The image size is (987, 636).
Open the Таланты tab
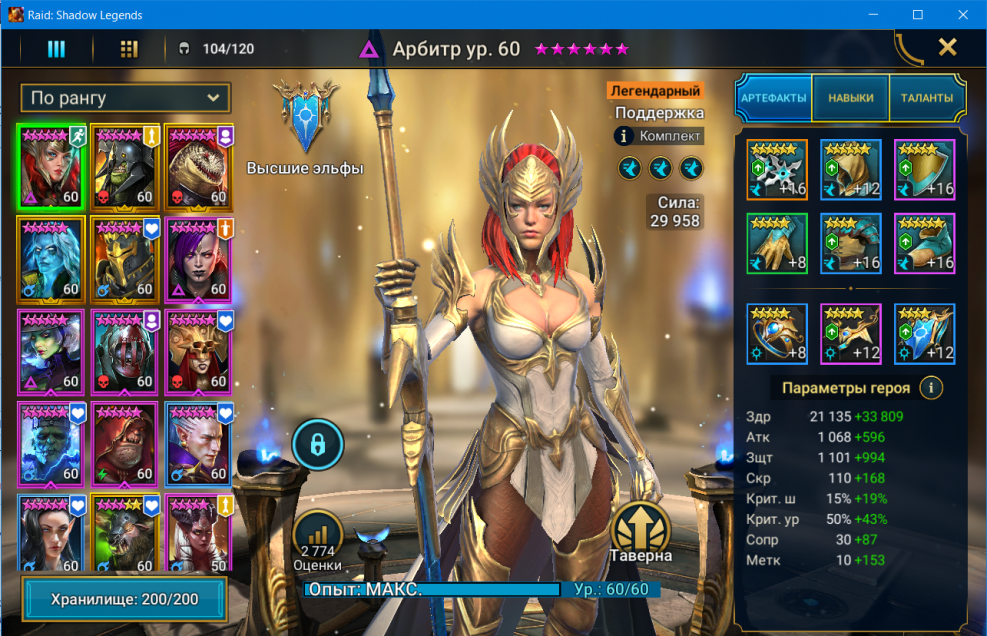coord(927,98)
